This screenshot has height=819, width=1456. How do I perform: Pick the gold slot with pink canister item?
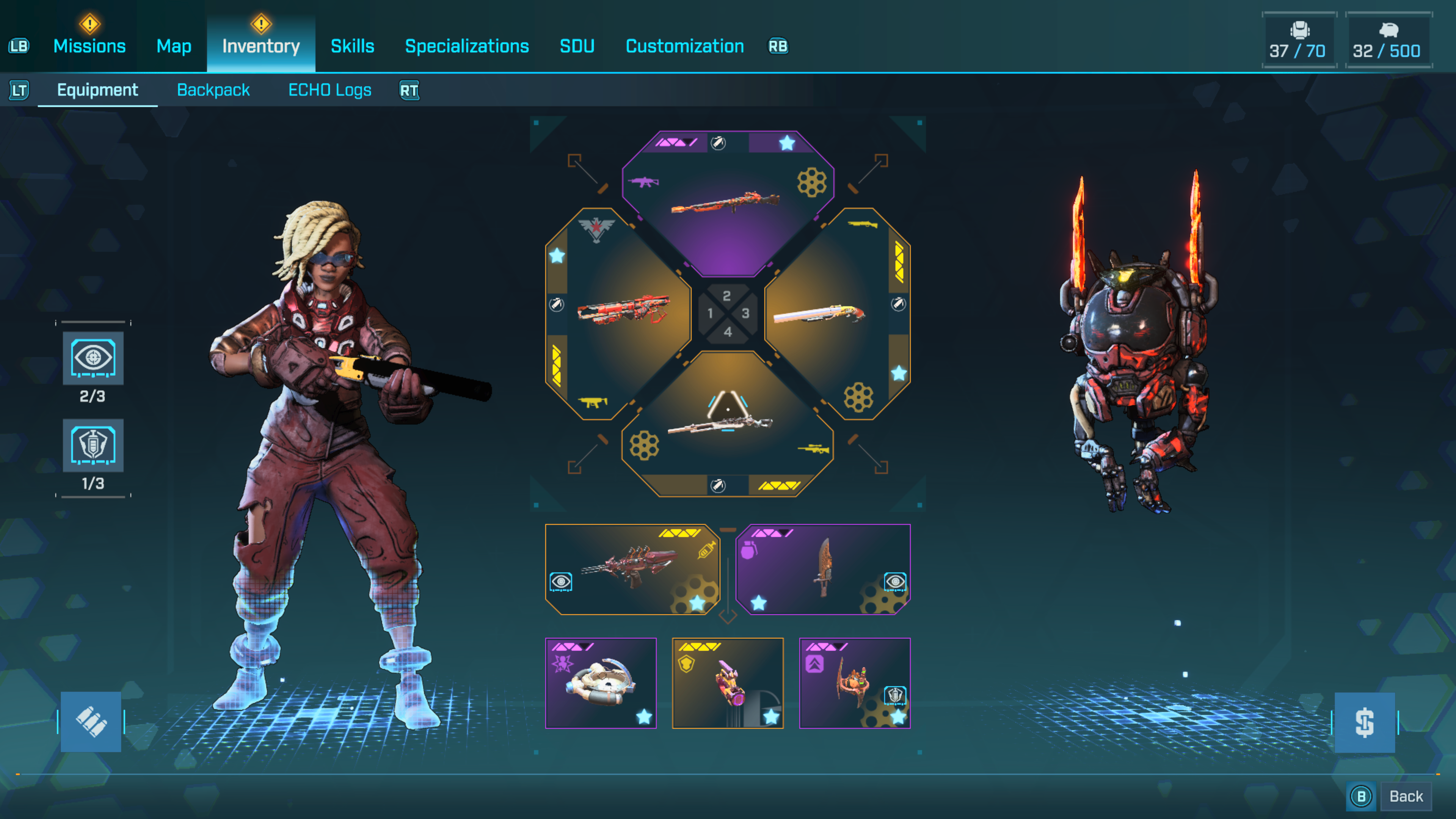coord(728,683)
